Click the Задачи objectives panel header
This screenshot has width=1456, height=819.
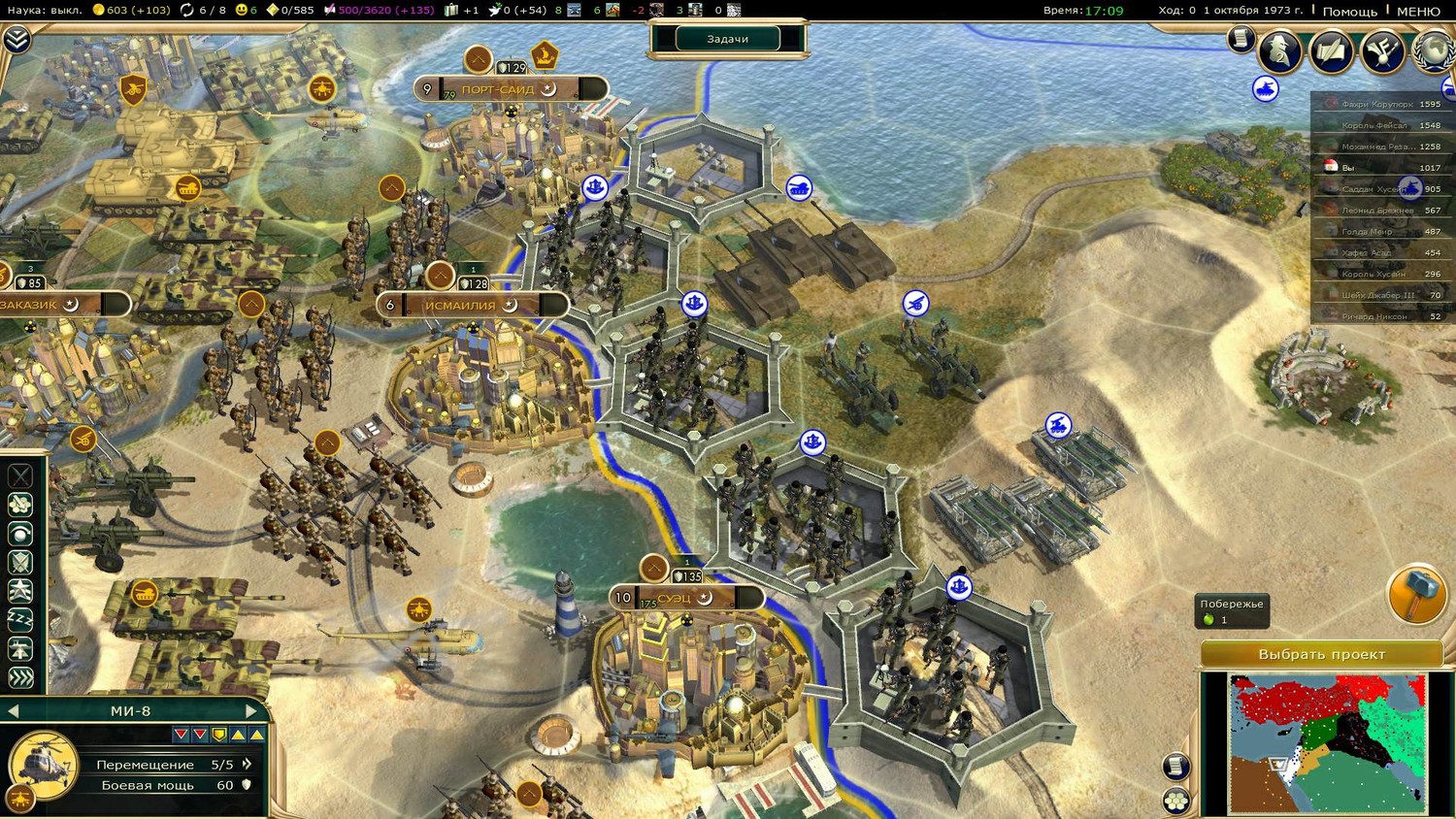(728, 39)
